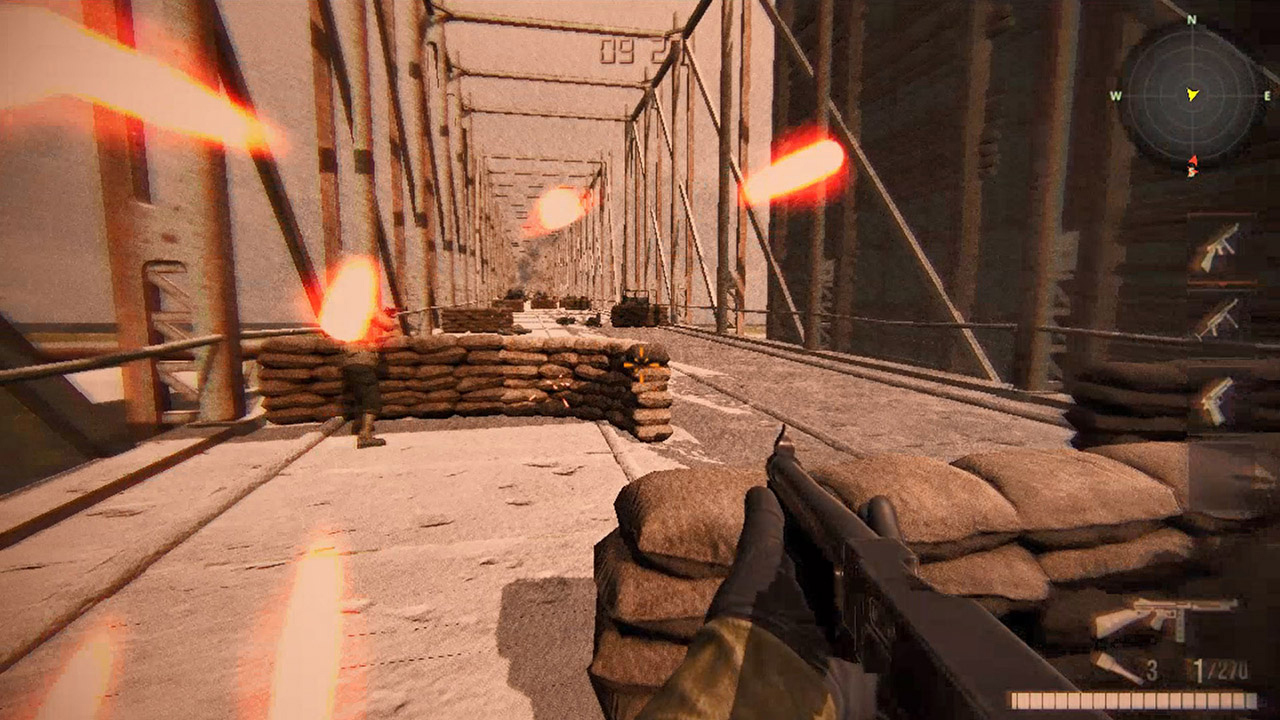Viewport: 1280px width, 720px height.
Task: Click the W letter on the minimap compass
Action: [1117, 97]
